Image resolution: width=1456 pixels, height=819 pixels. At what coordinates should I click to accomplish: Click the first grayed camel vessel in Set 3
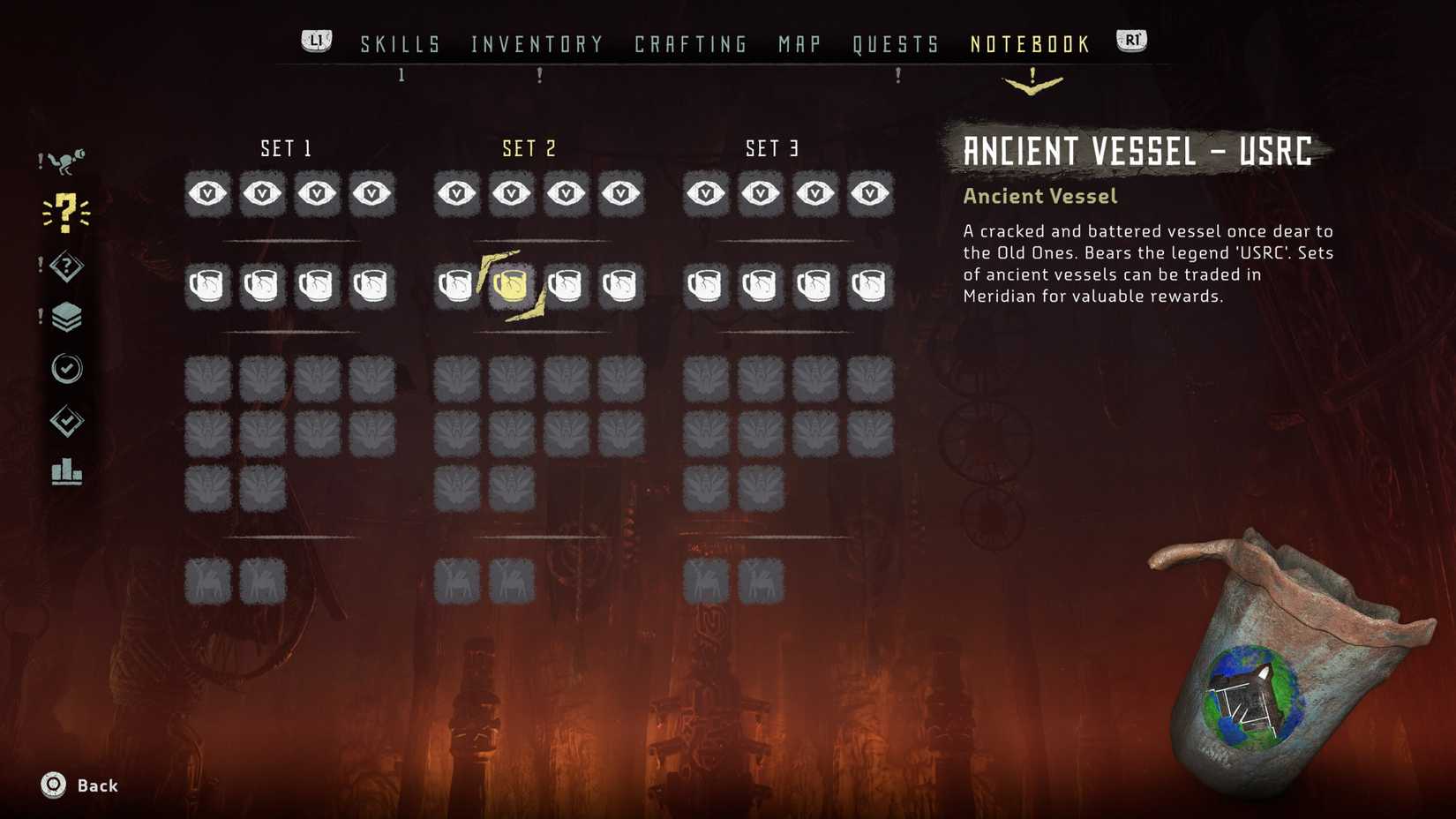[706, 580]
